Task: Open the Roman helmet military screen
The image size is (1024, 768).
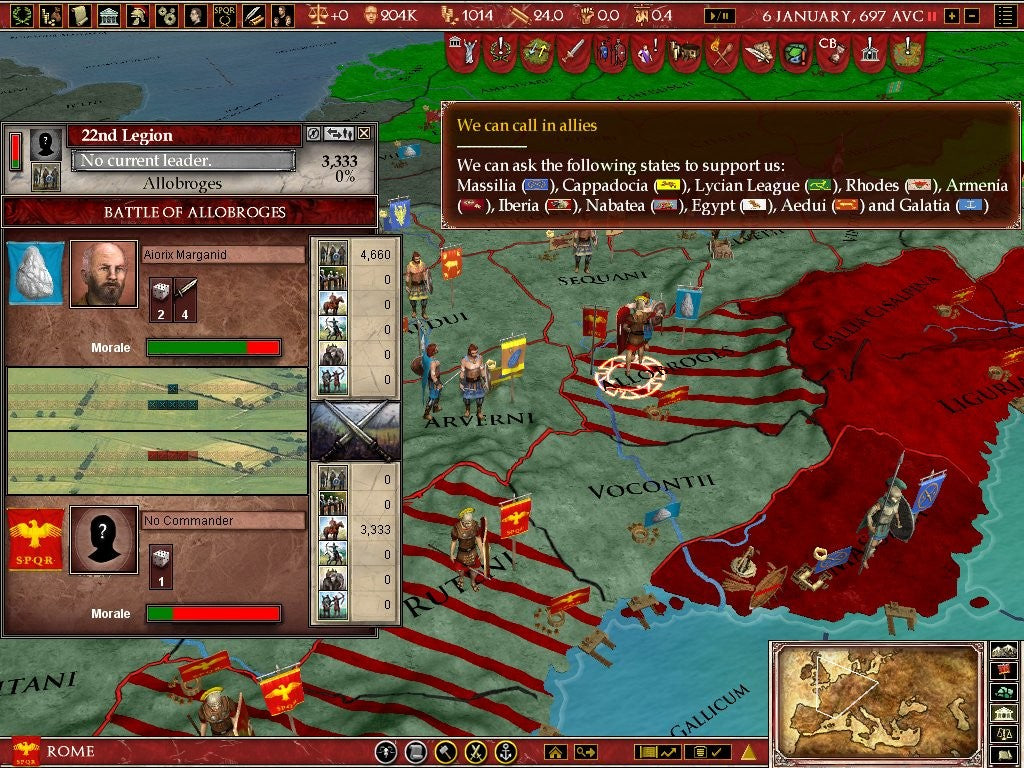Action: [x=138, y=15]
